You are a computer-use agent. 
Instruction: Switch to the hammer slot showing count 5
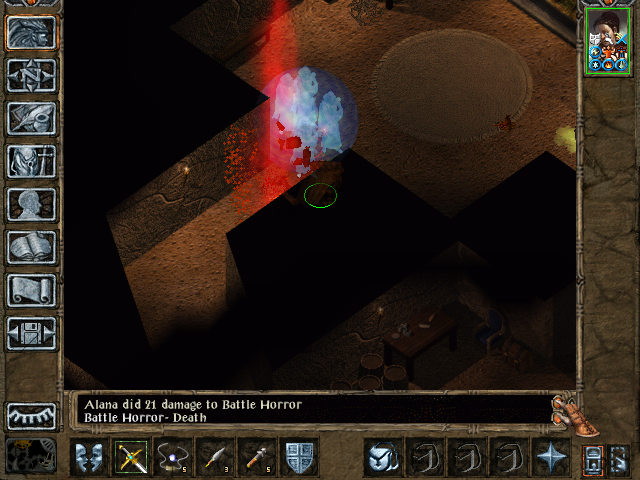(x=257, y=457)
